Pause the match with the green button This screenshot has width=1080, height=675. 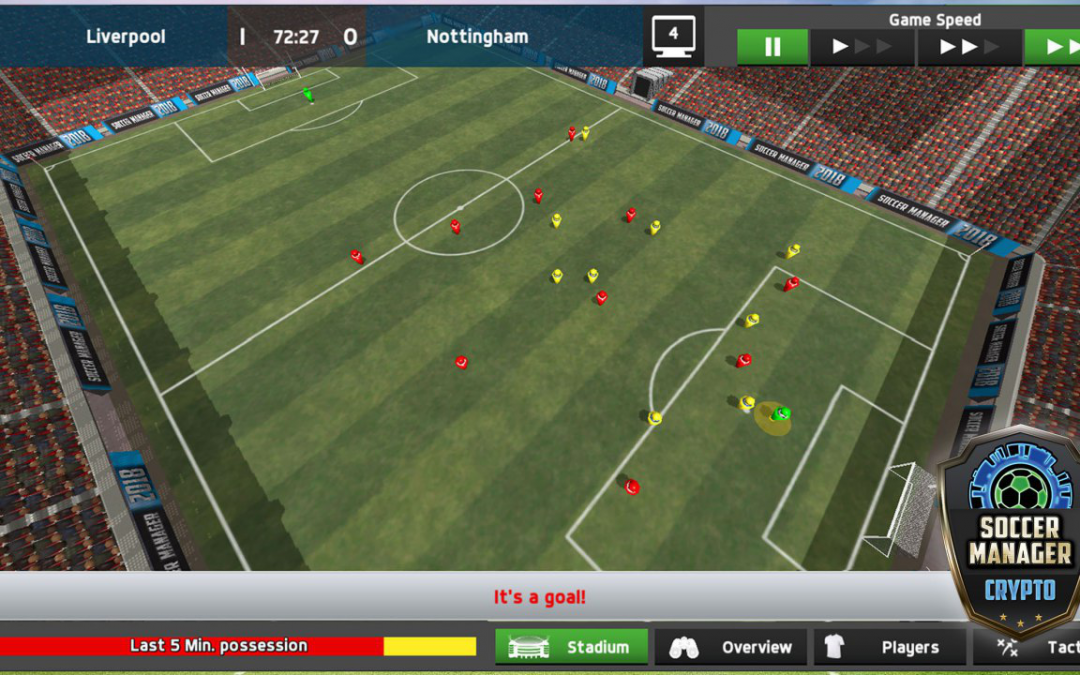pyautogui.click(x=772, y=47)
